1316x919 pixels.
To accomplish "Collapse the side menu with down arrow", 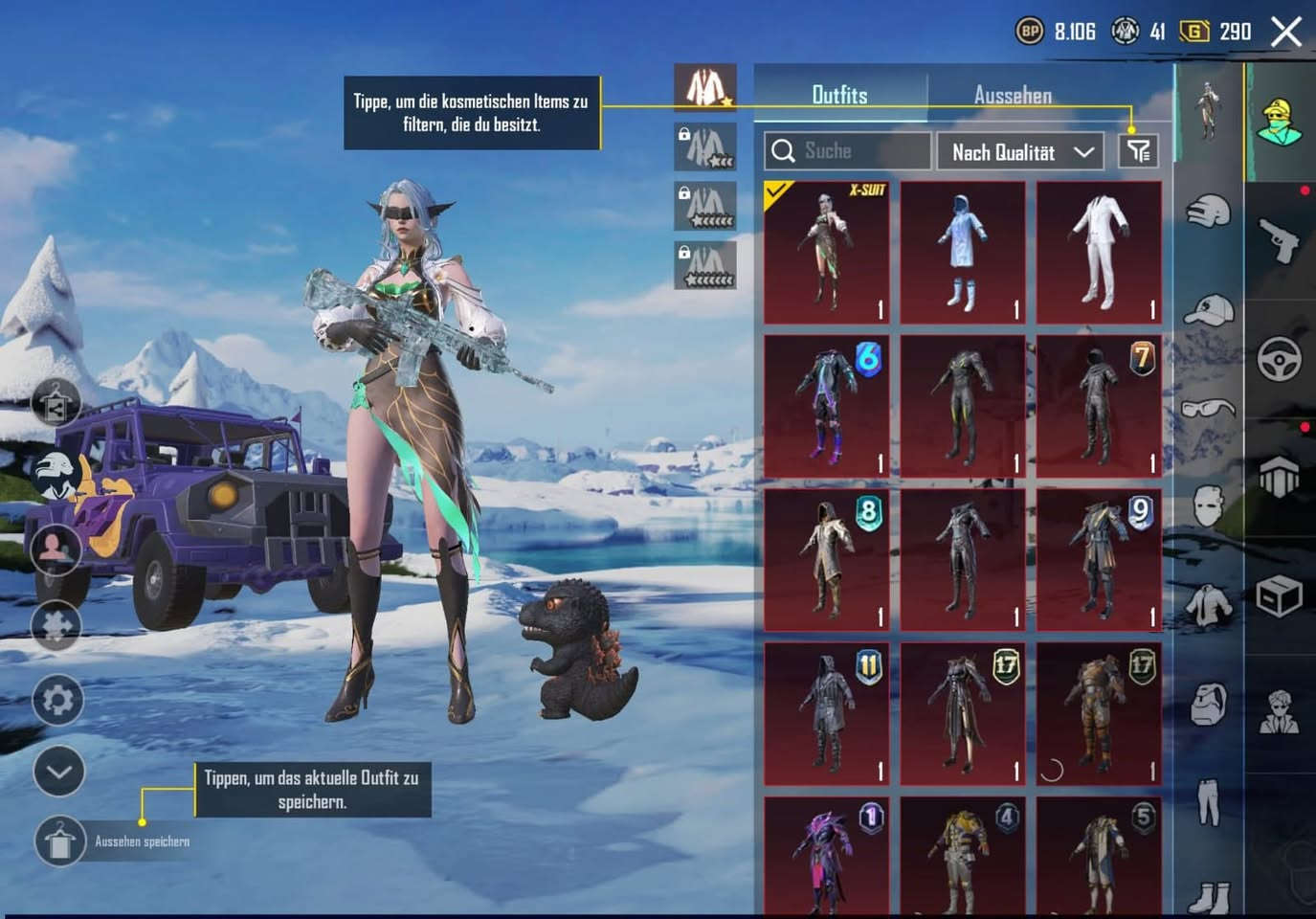I will 58,772.
